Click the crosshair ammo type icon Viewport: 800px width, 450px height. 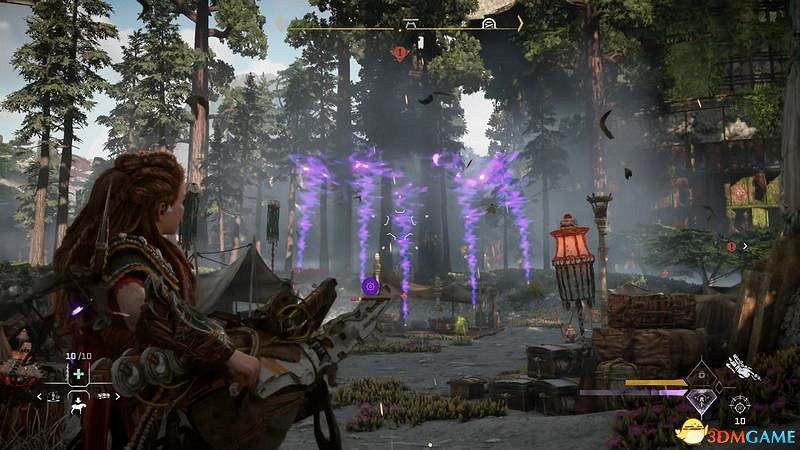pyautogui.click(x=740, y=405)
